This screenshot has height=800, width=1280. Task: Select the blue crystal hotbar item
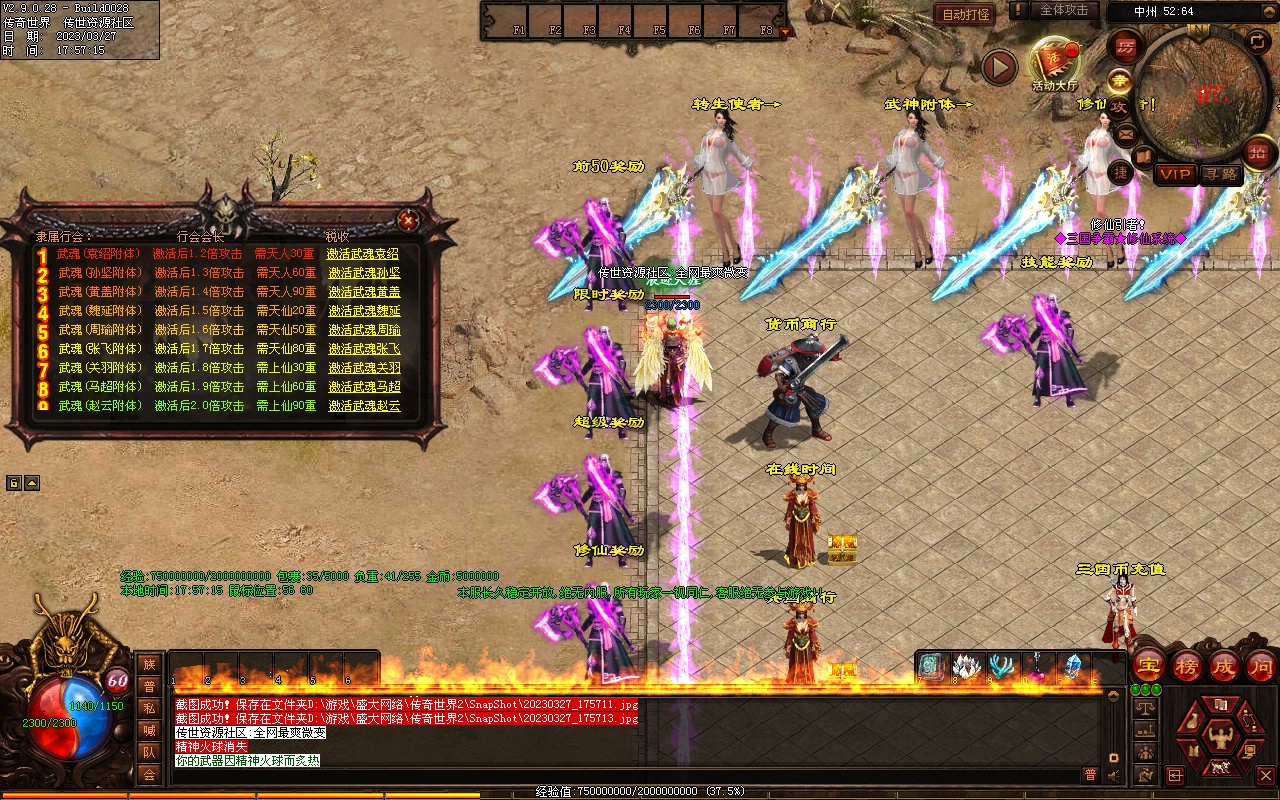click(1073, 665)
